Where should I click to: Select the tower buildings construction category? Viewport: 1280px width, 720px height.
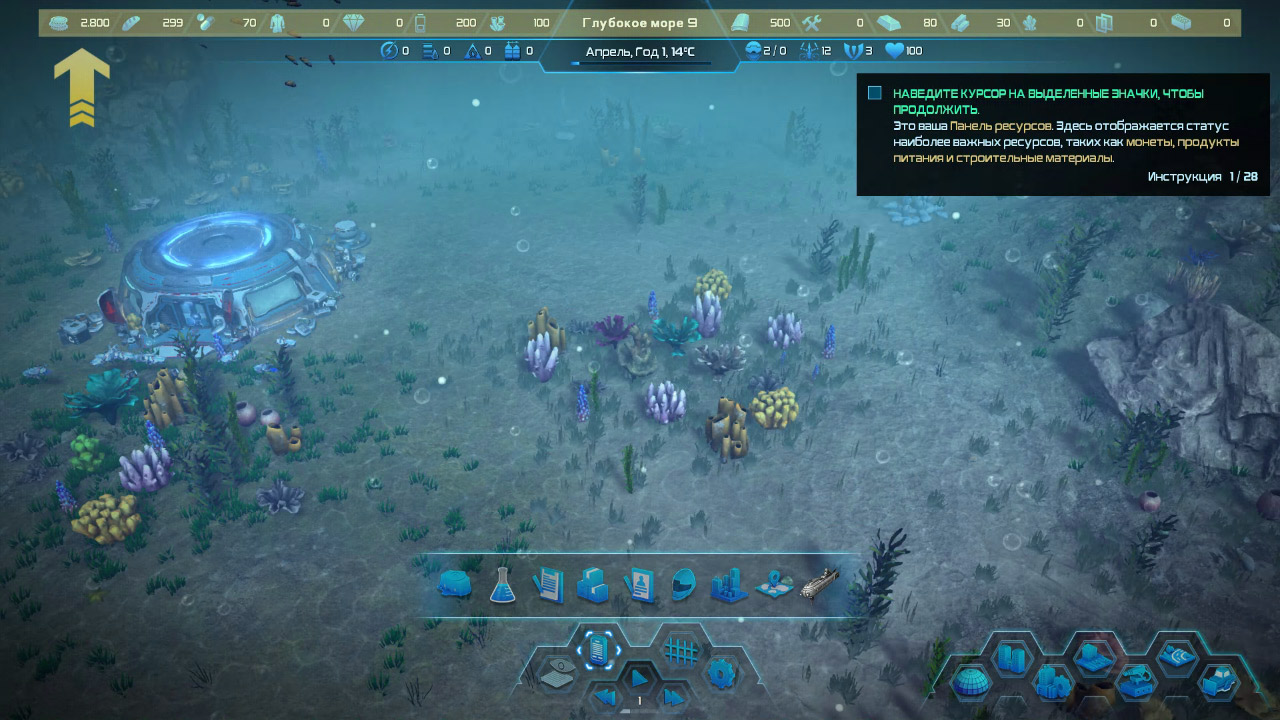(1011, 659)
